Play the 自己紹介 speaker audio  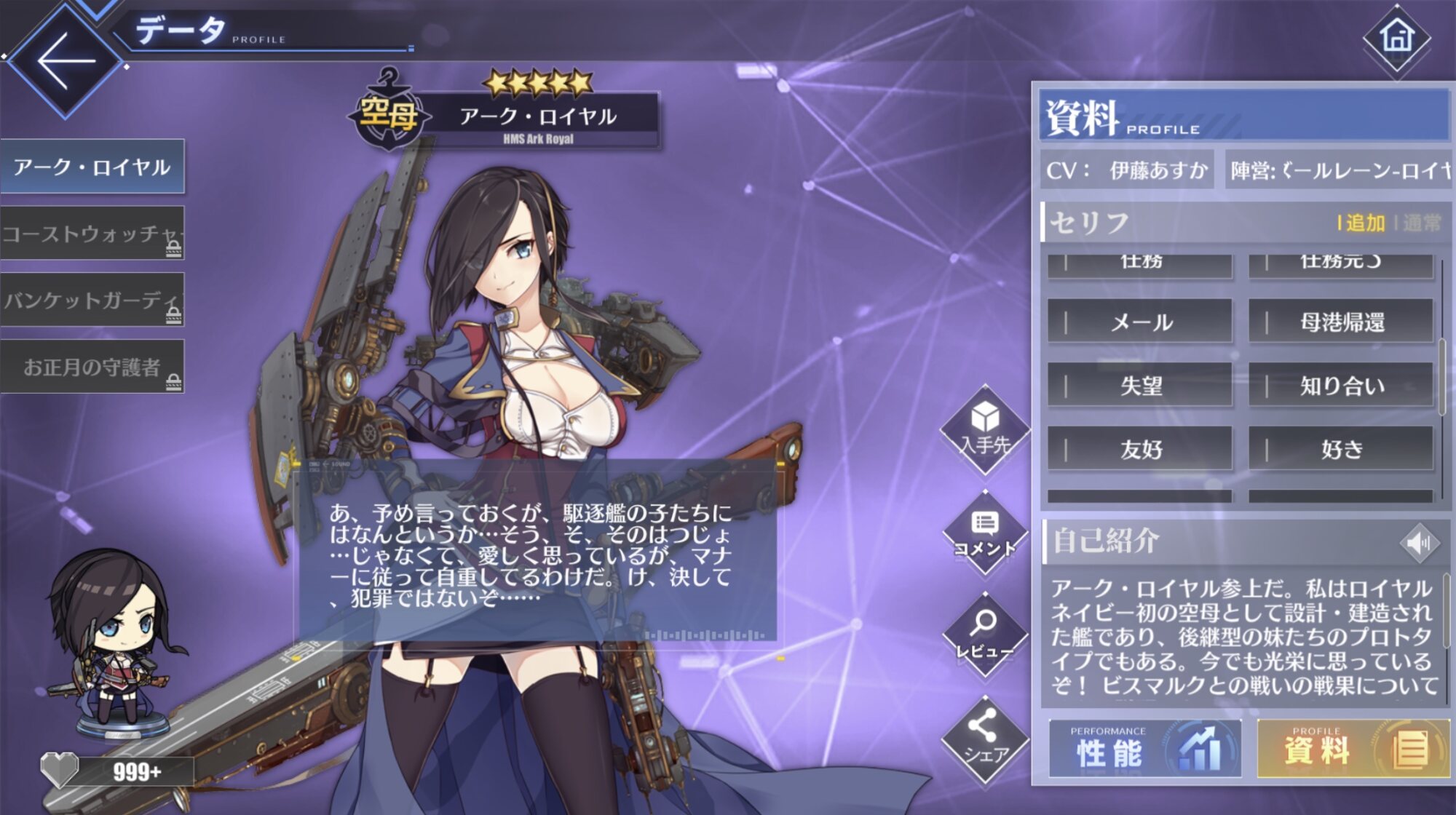coord(1418,542)
